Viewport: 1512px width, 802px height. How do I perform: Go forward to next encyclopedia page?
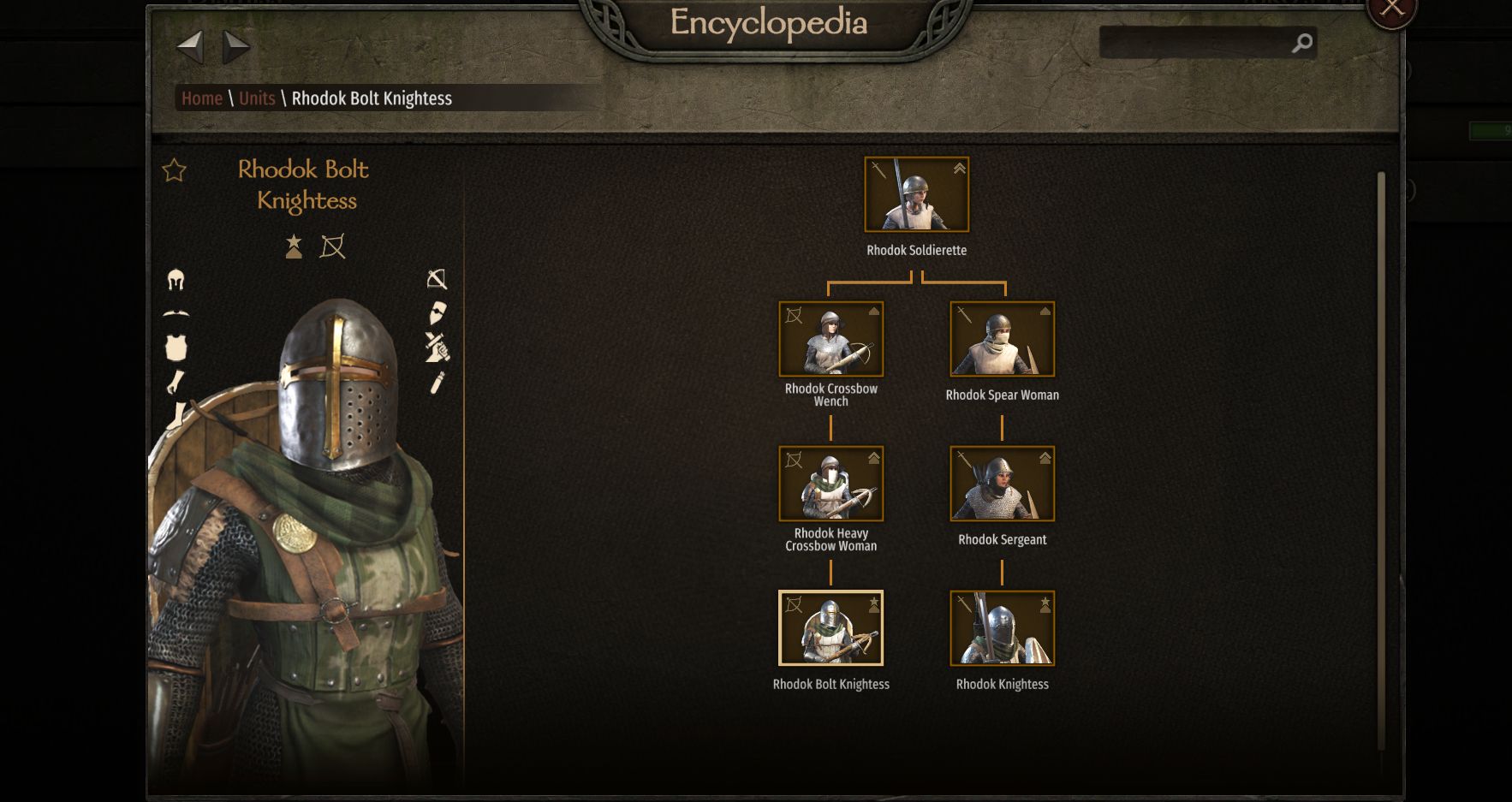[x=235, y=46]
